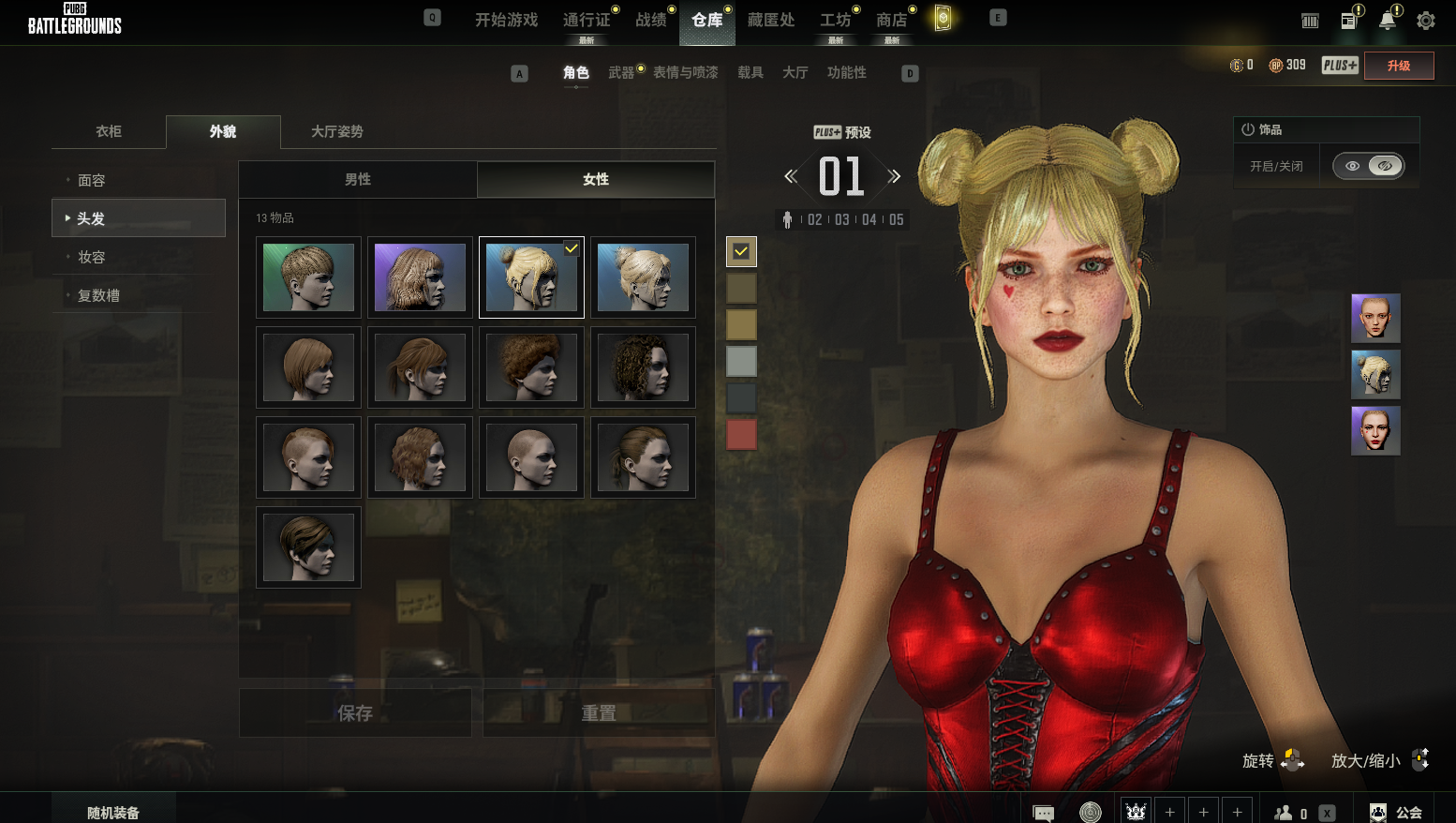Choose the shaved bald head style
The height and width of the screenshot is (823, 1456).
pos(531,457)
